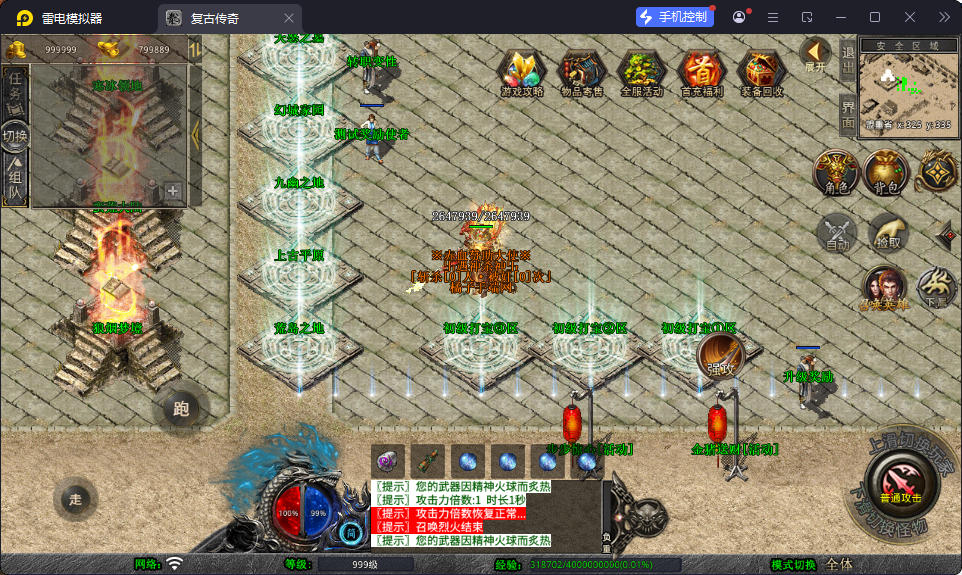962x575 pixels.
Task: Open the 组队 team tab
Action: [x=15, y=181]
